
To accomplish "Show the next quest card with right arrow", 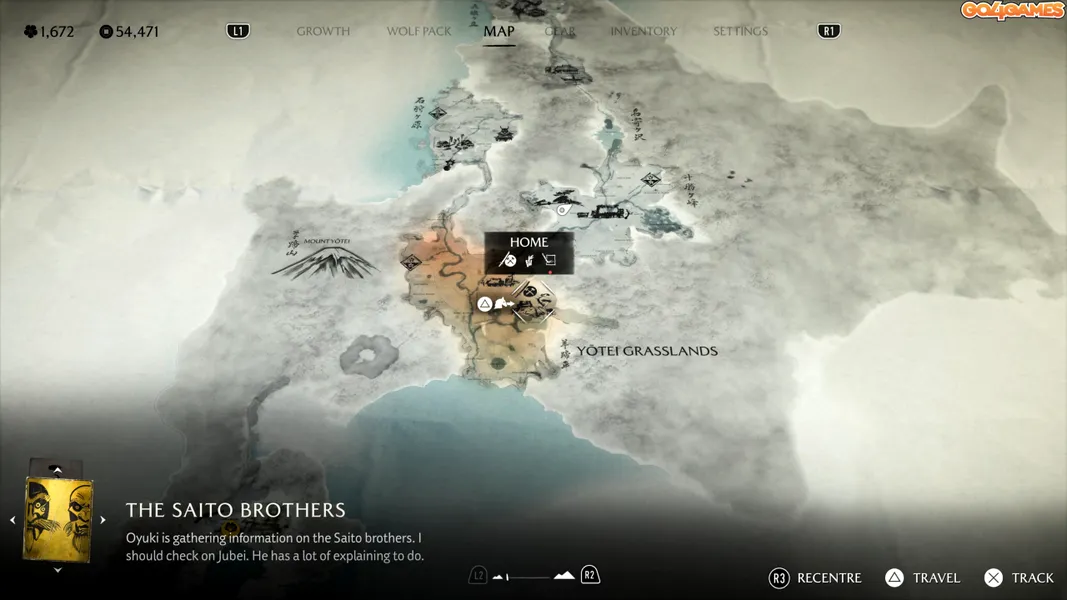I will click(x=103, y=520).
